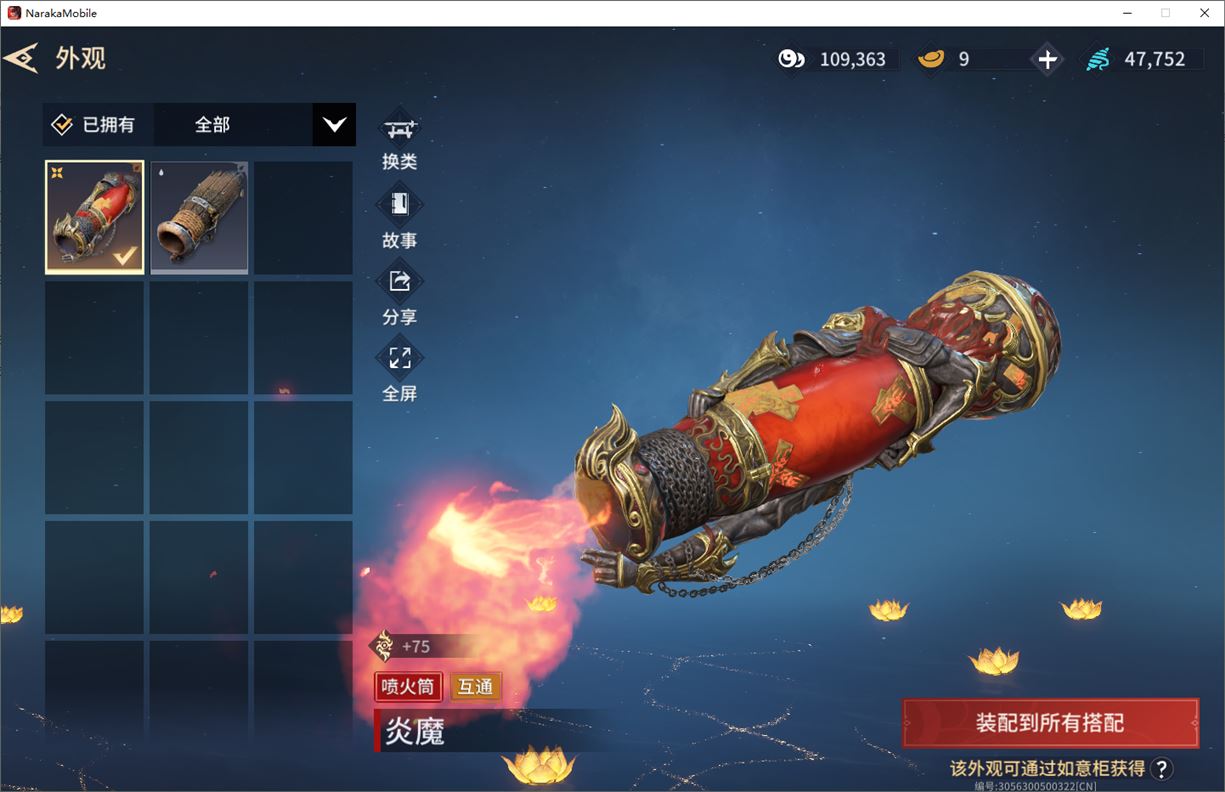Click 装配到所有搭配 to equip everywhere
Screen dimensions: 1225x792
[1050, 723]
